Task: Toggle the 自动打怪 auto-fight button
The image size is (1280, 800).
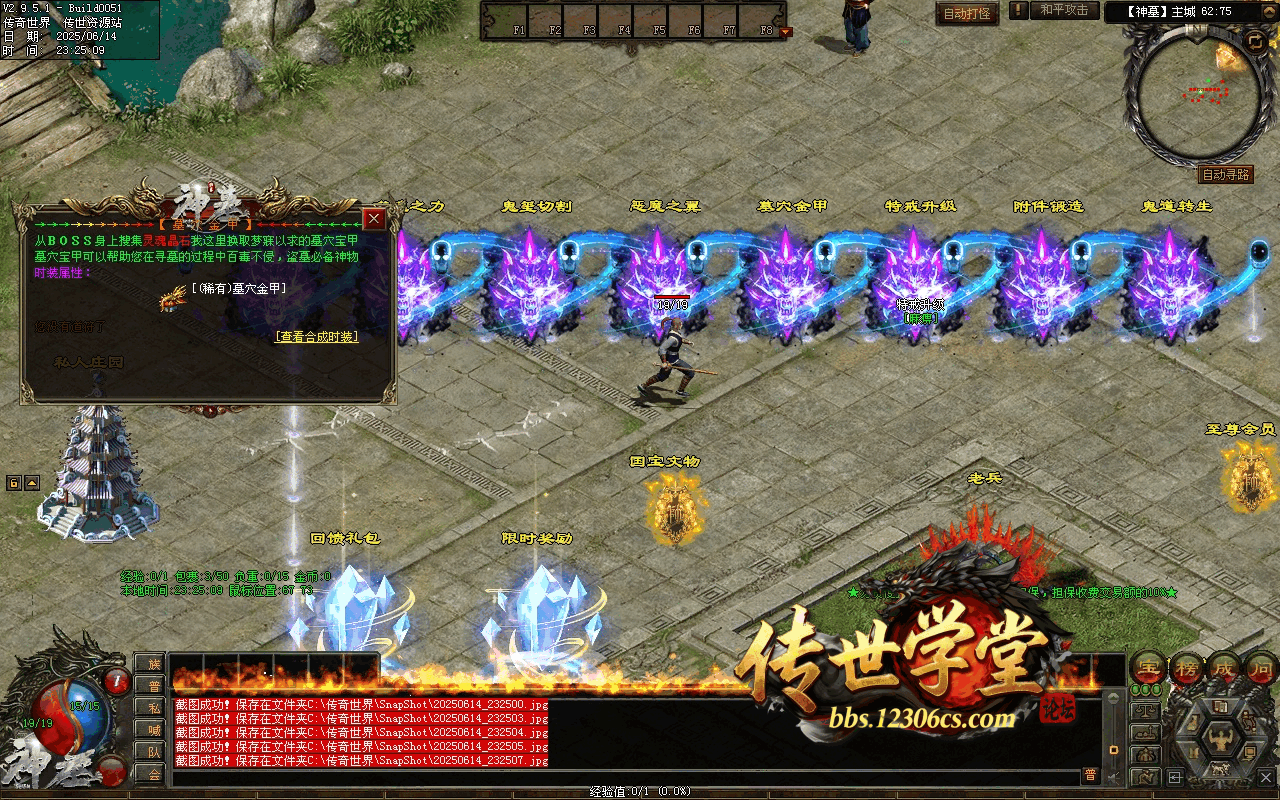Action: [x=967, y=14]
